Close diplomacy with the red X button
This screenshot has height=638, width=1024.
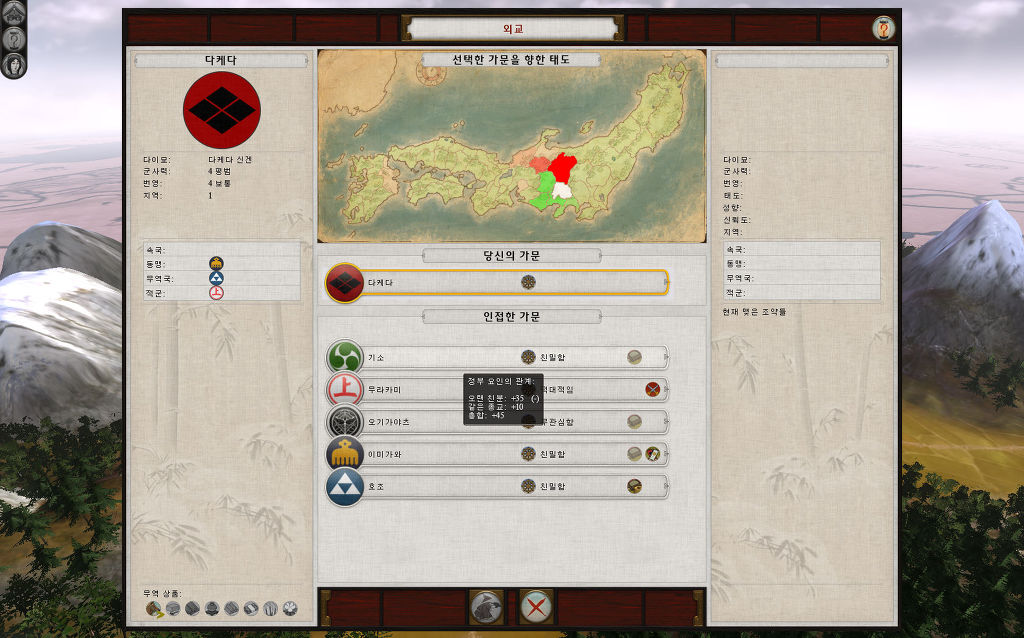pos(537,607)
